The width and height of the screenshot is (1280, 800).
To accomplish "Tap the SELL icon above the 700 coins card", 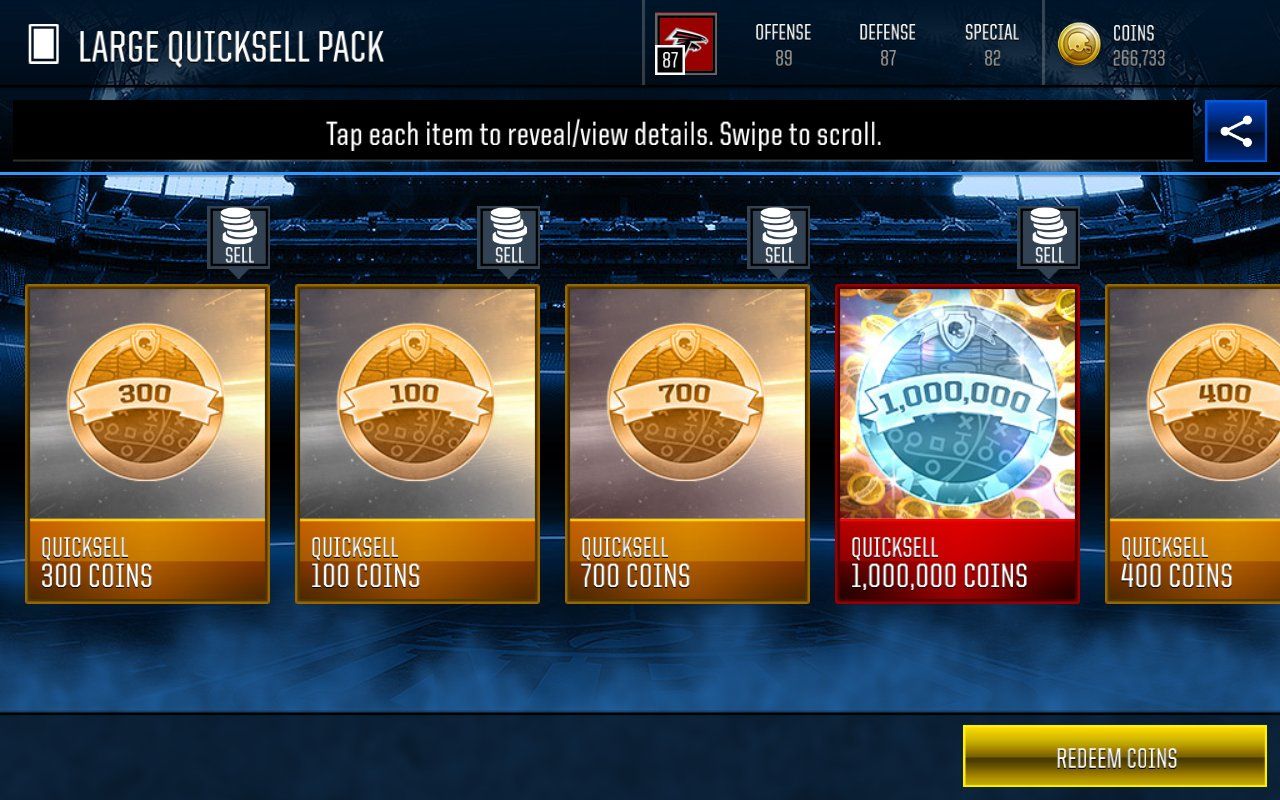I will click(779, 237).
